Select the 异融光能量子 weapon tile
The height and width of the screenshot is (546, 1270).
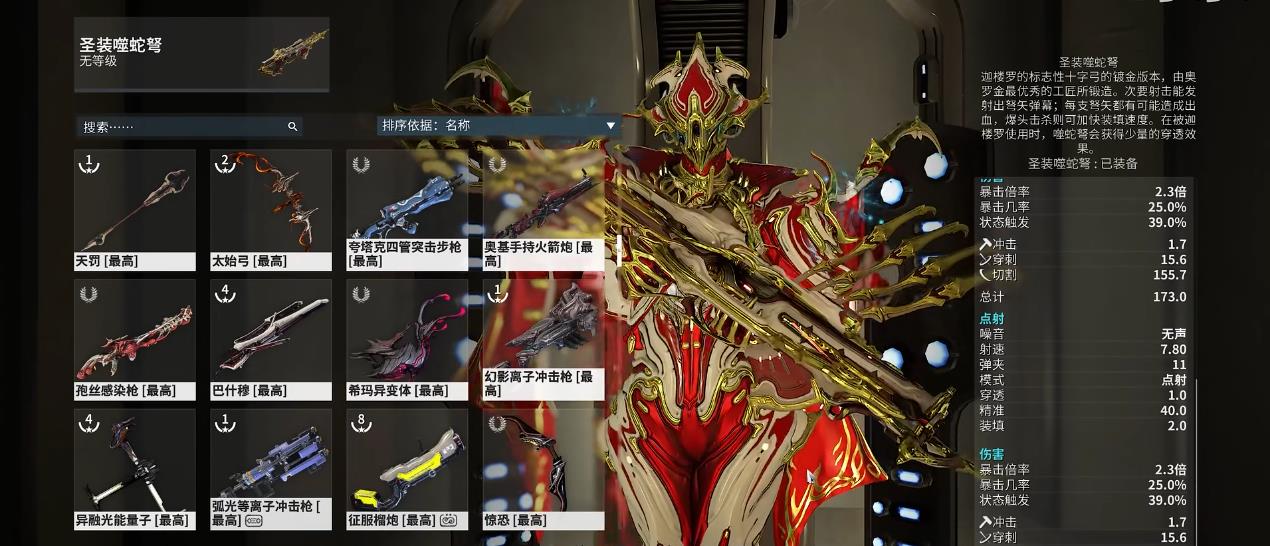[135, 469]
